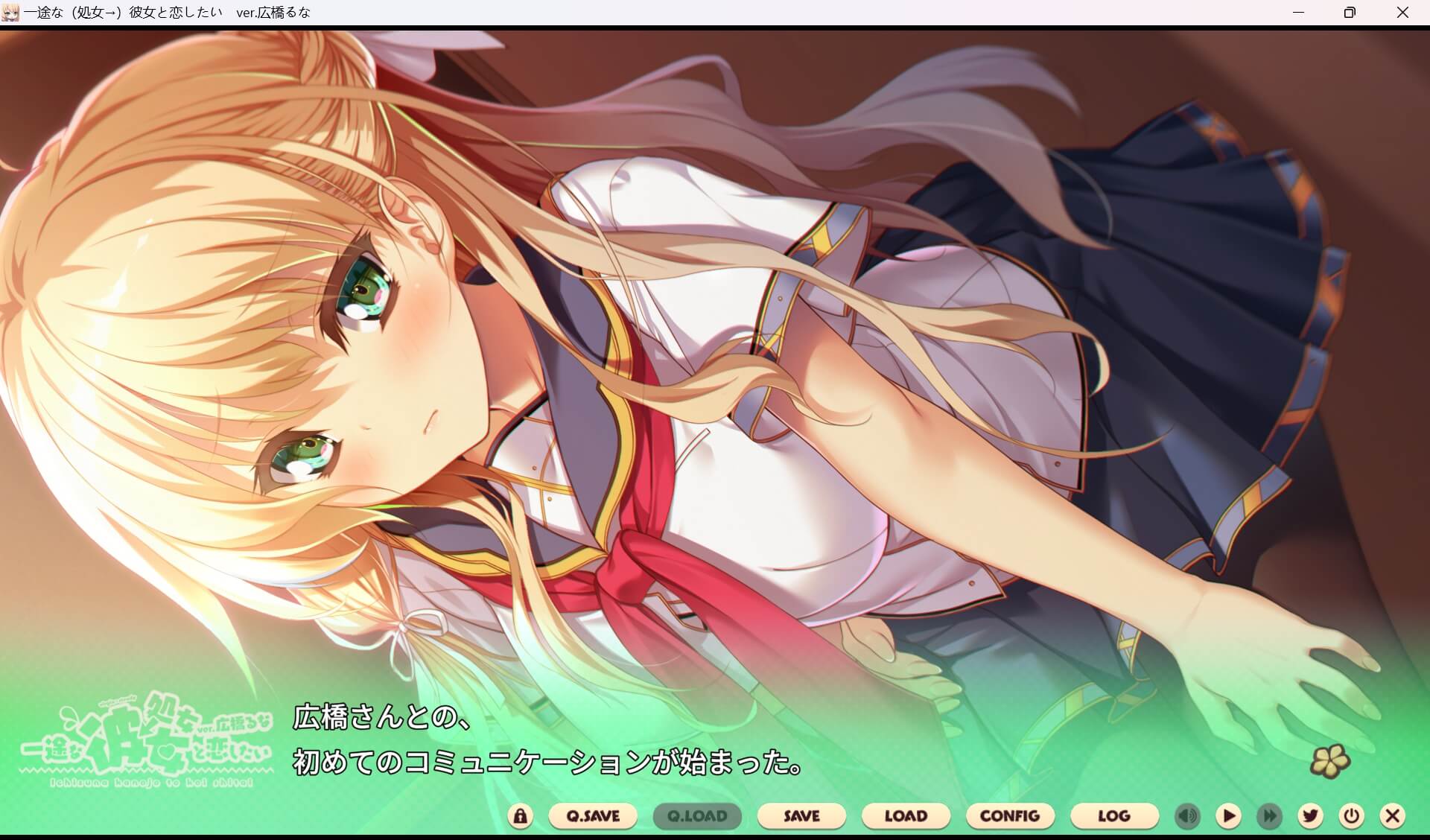This screenshot has height=840, width=1430.
Task: Open the LOG message history
Action: [1114, 816]
